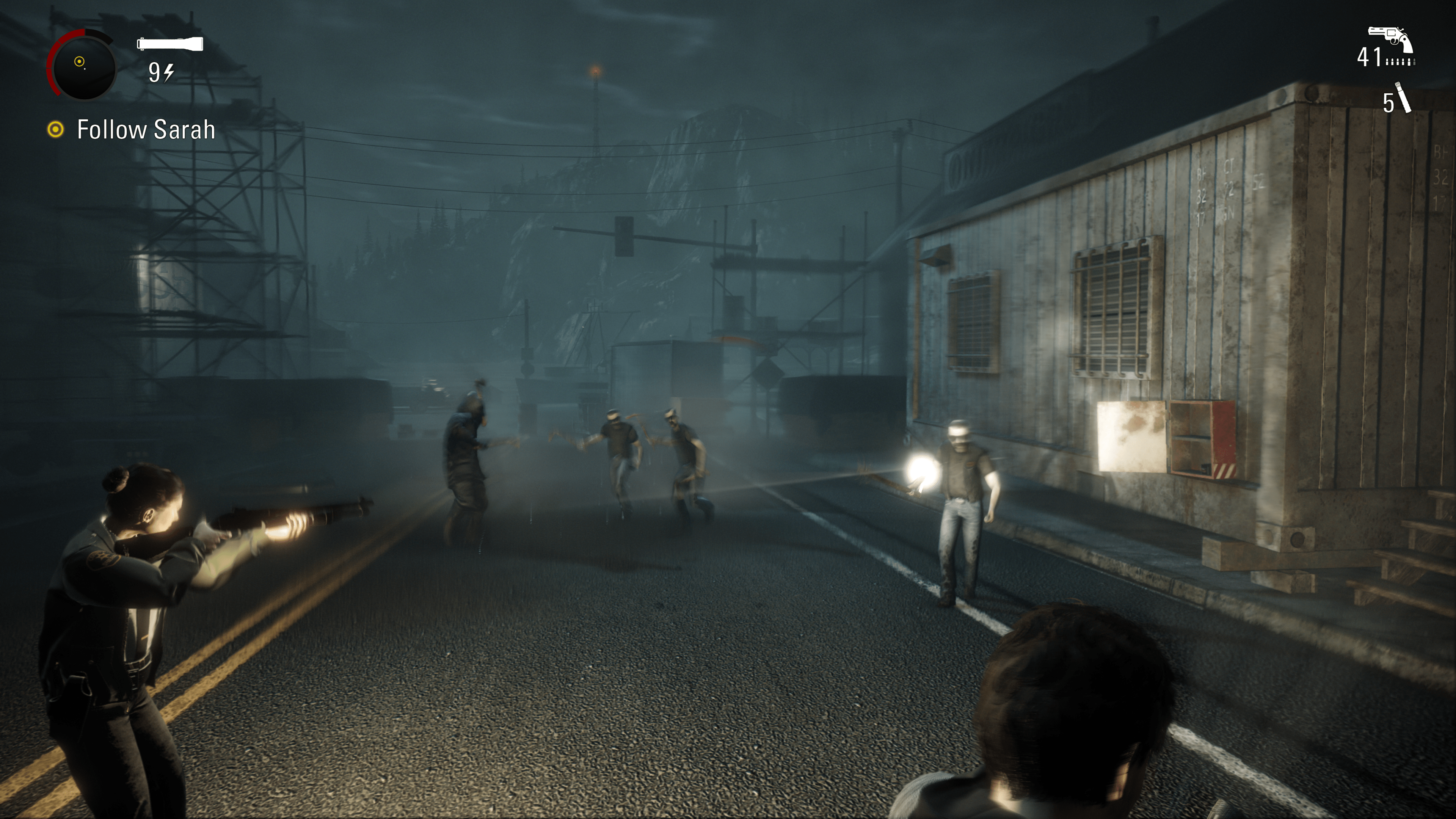This screenshot has width=1456, height=819.
Task: Select the flashlight icon
Action: [x=169, y=44]
